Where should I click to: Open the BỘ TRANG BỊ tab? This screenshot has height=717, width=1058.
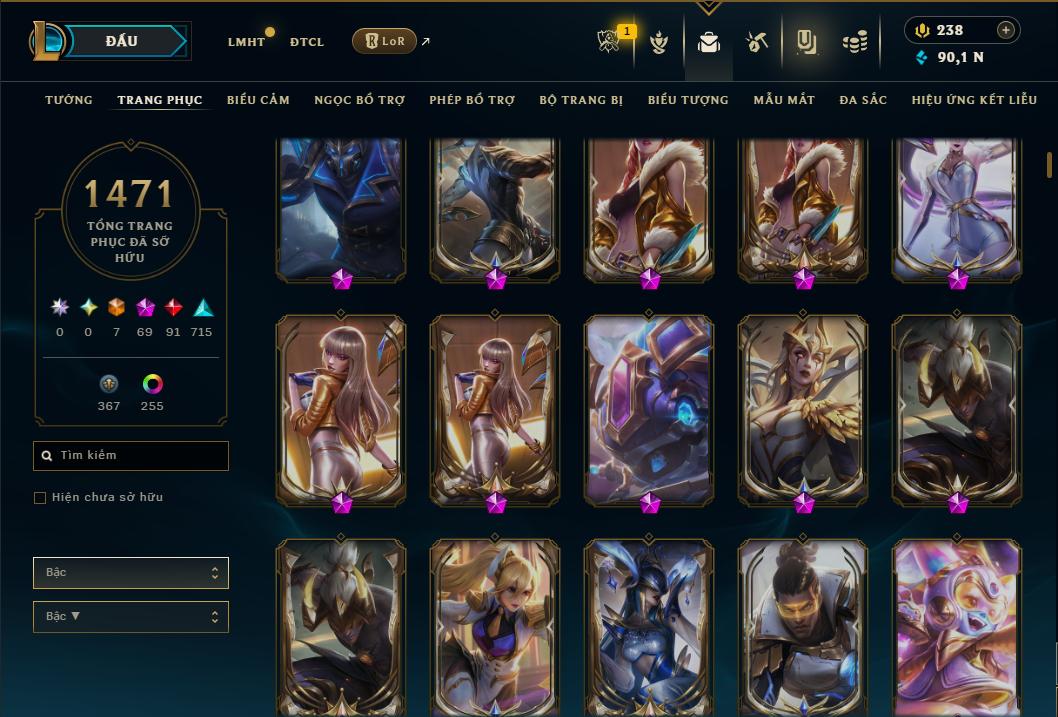(x=581, y=100)
